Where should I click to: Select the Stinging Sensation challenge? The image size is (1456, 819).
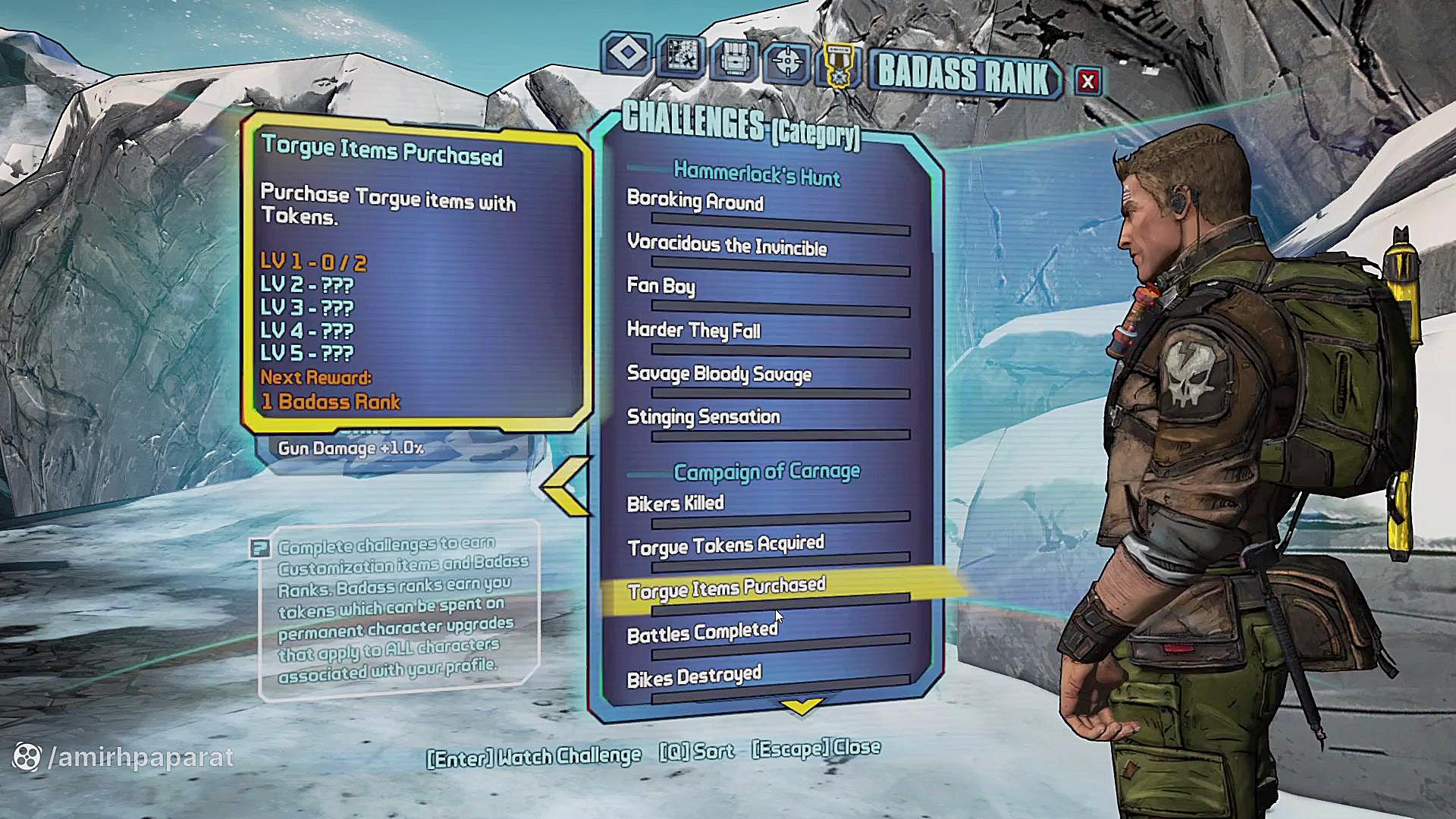coord(703,417)
